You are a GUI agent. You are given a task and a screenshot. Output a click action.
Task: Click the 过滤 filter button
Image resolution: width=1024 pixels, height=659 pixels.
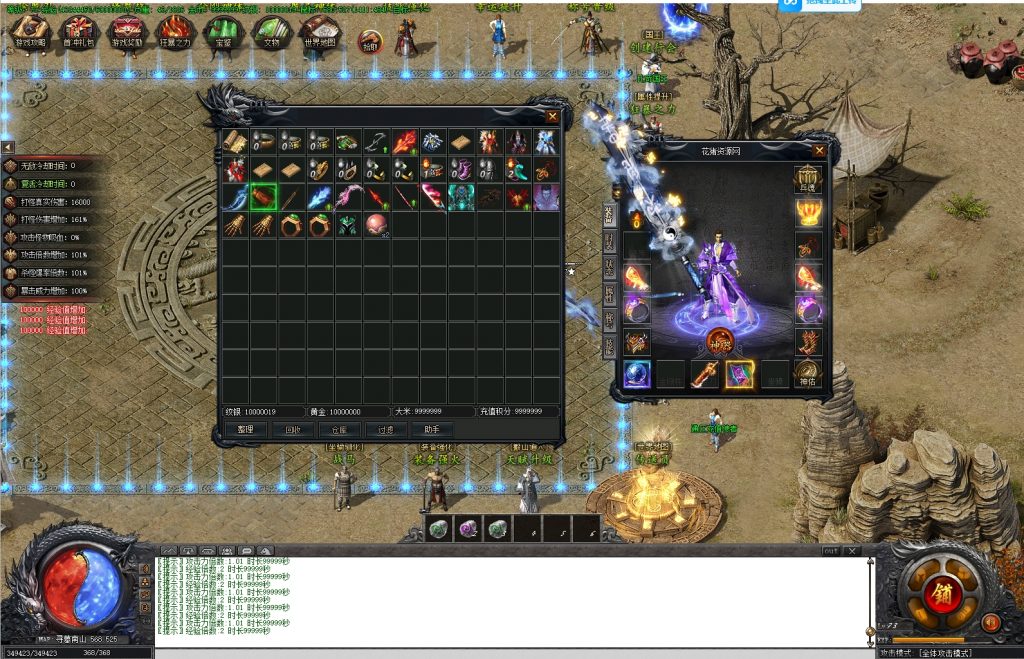[x=386, y=429]
